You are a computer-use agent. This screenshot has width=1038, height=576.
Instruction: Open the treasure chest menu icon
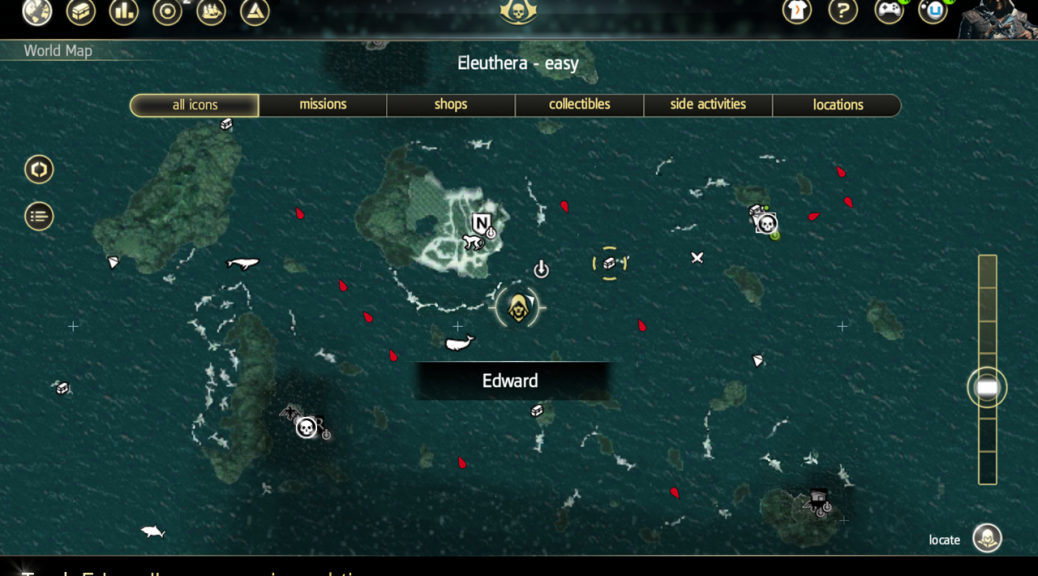point(81,11)
